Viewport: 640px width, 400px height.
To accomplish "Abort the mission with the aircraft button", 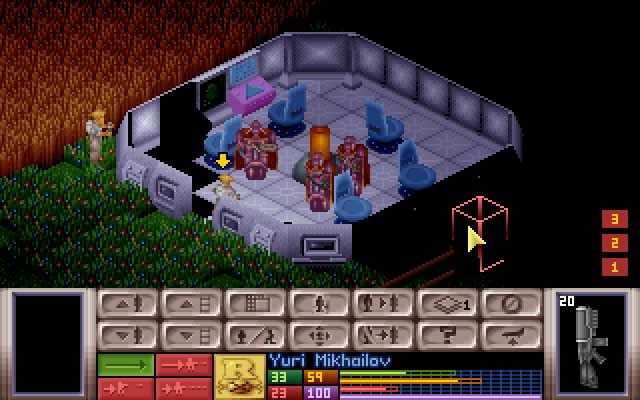I will (510, 334).
